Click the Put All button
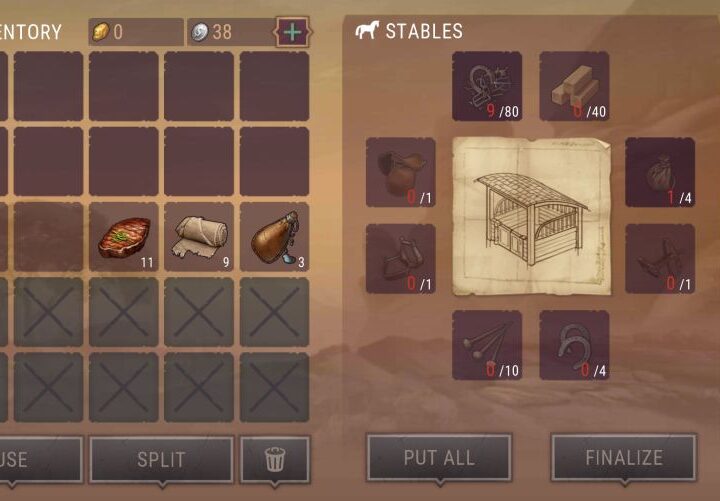720x501 pixels. pyautogui.click(x=439, y=458)
